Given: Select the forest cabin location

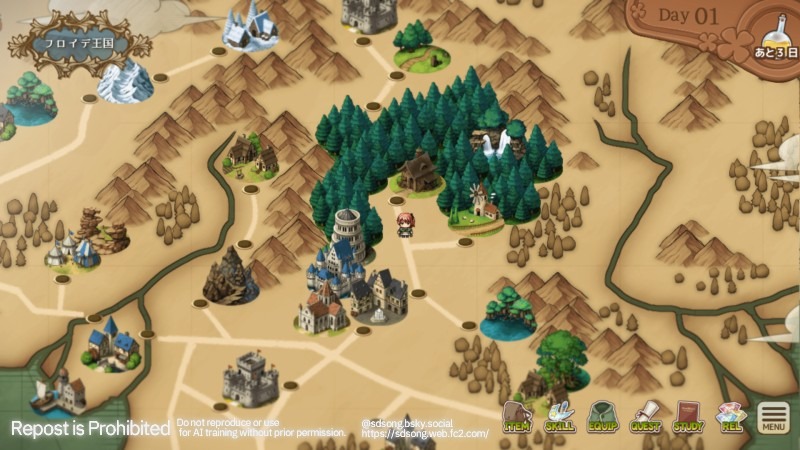Looking at the screenshot, I should click(x=420, y=172).
